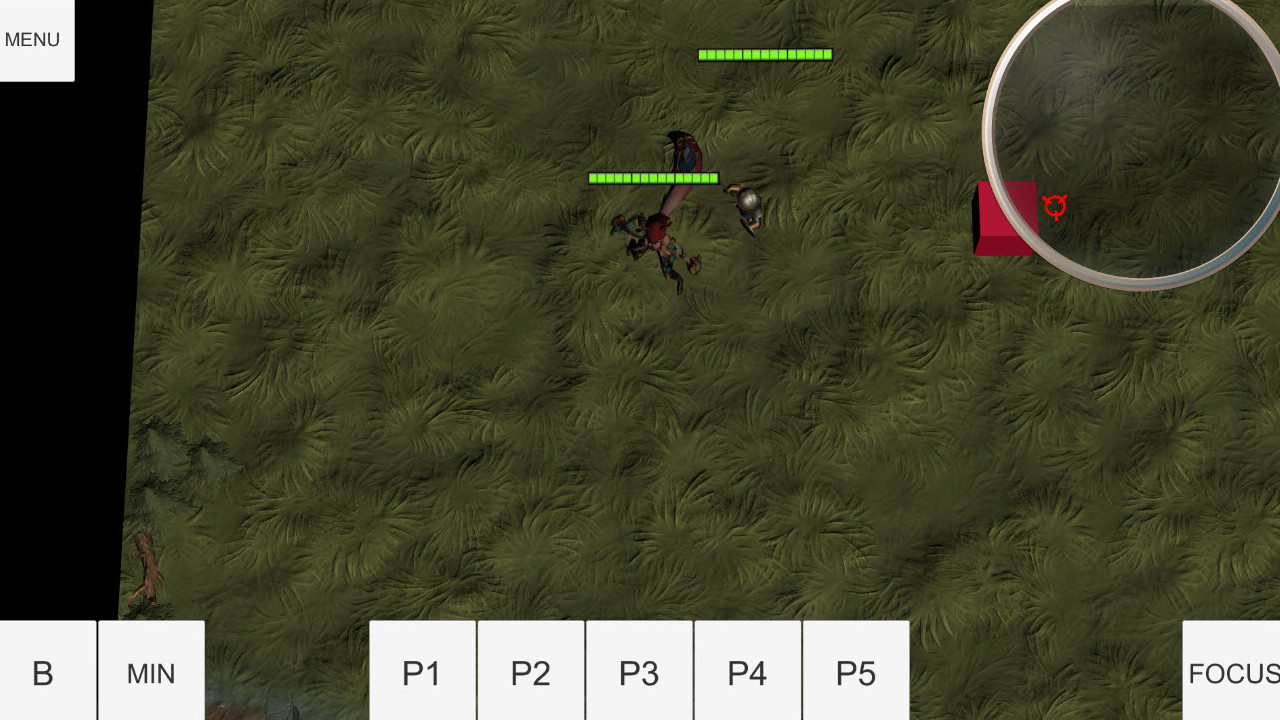Image resolution: width=1280 pixels, height=720 pixels.
Task: Tap the MIN button
Action: pyautogui.click(x=150, y=673)
